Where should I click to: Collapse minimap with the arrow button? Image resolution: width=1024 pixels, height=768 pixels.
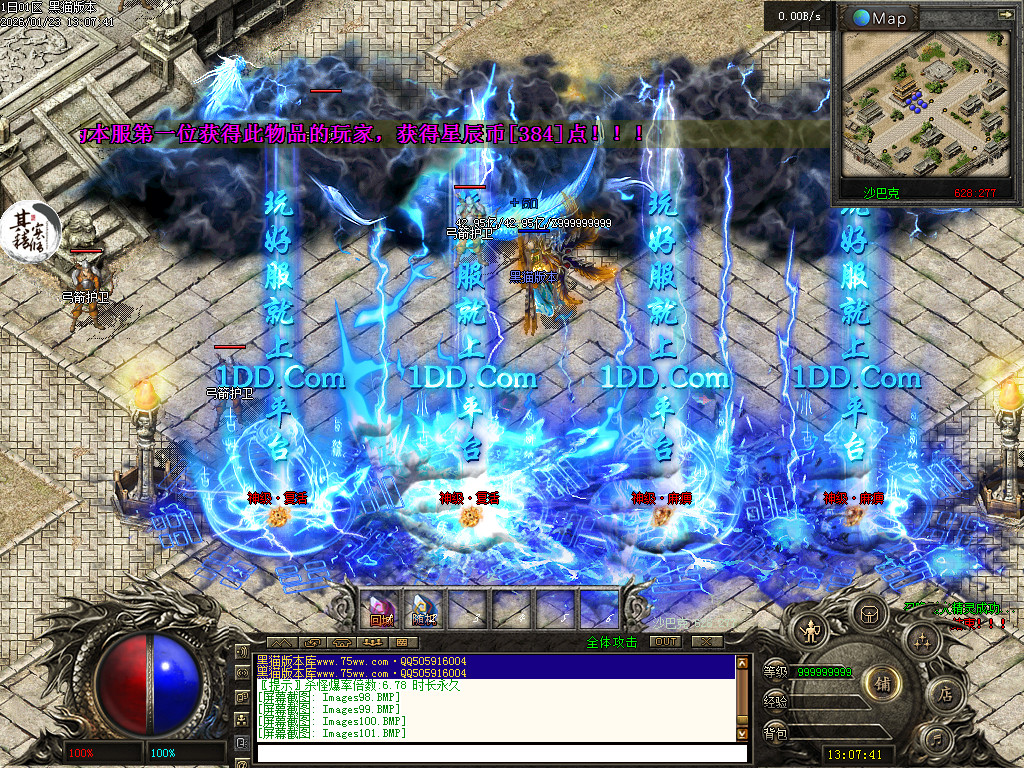pos(1005,16)
